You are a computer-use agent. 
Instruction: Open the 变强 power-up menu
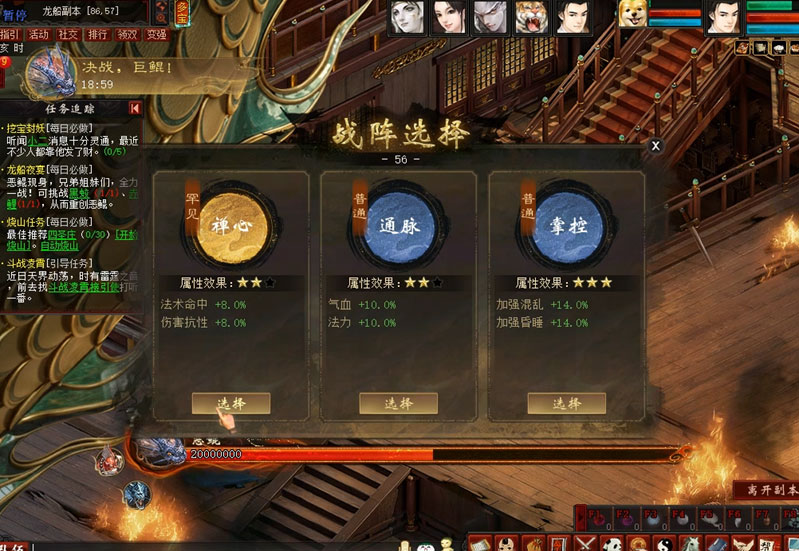pyautogui.click(x=157, y=34)
